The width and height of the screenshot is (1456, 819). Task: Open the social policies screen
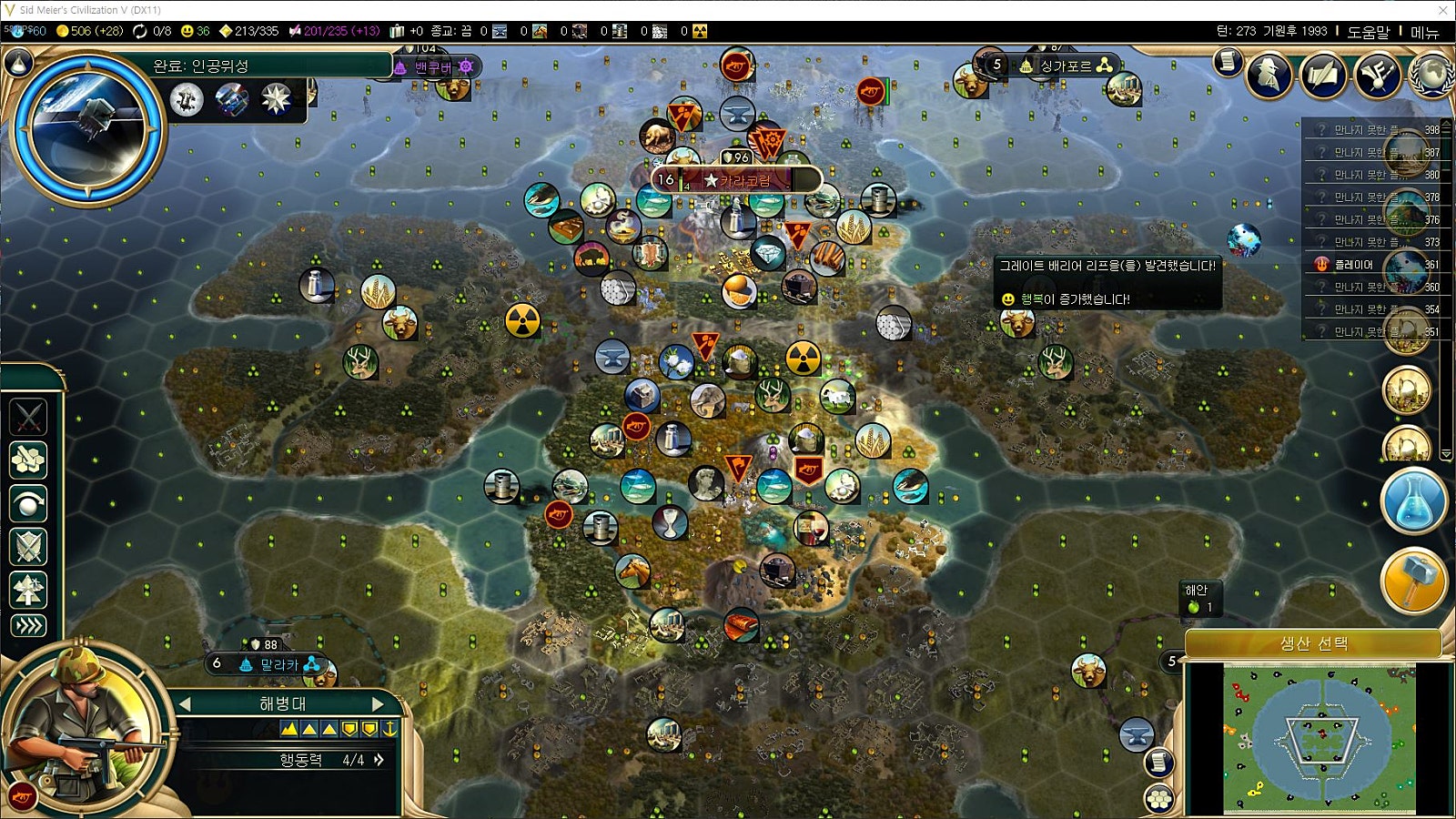[x=1322, y=75]
